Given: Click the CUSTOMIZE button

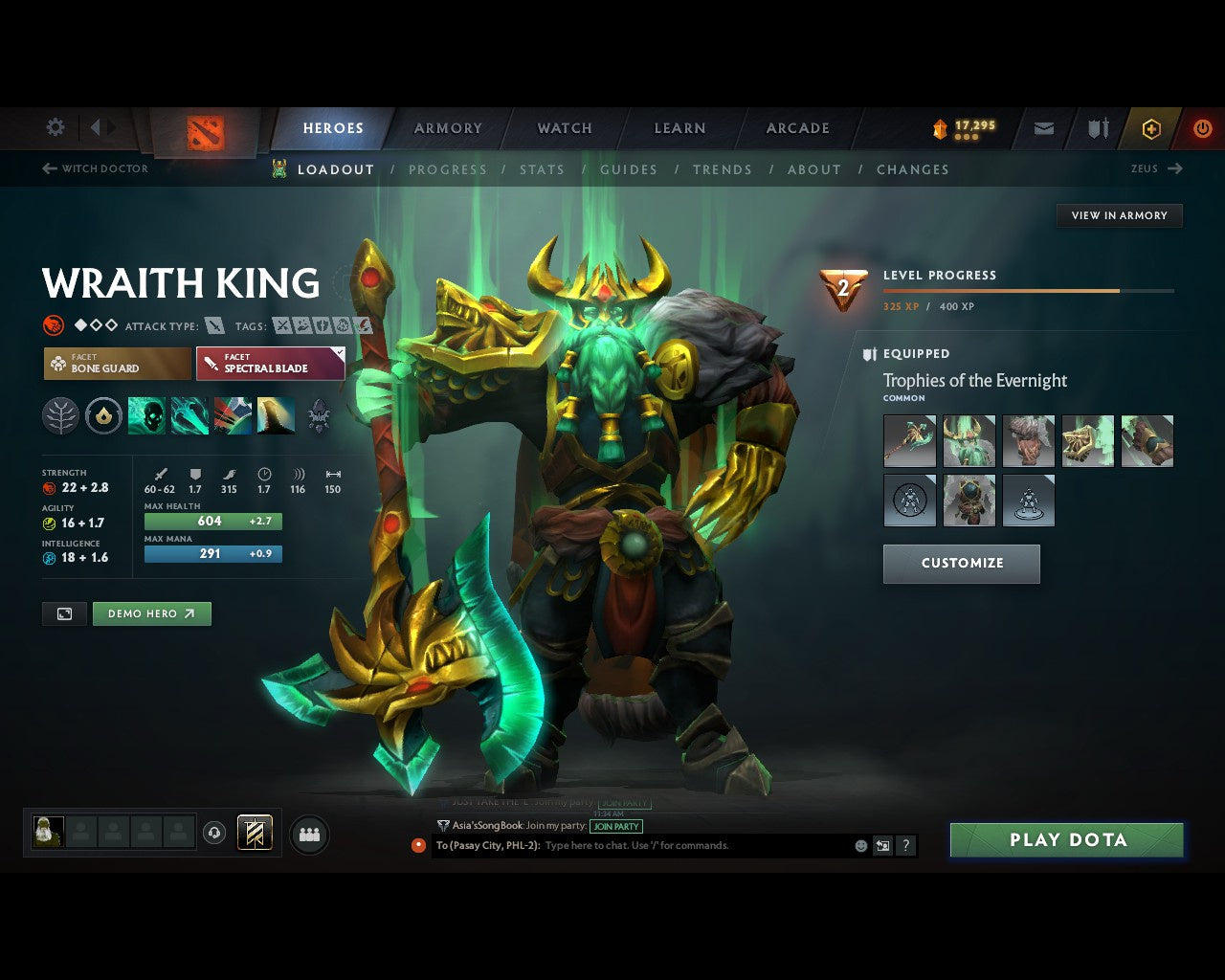Looking at the screenshot, I should coord(961,564).
